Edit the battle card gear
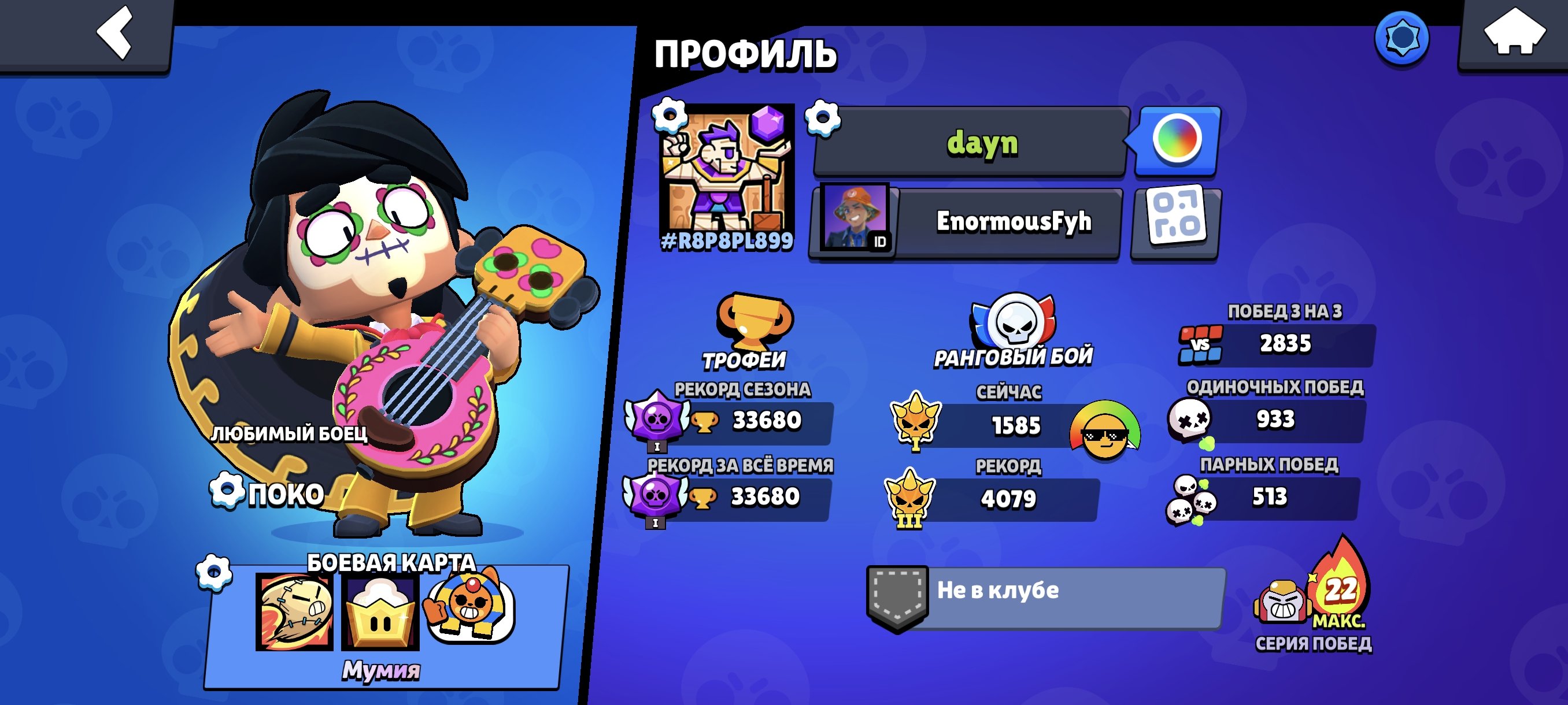The width and height of the screenshot is (1568, 705). (214, 573)
